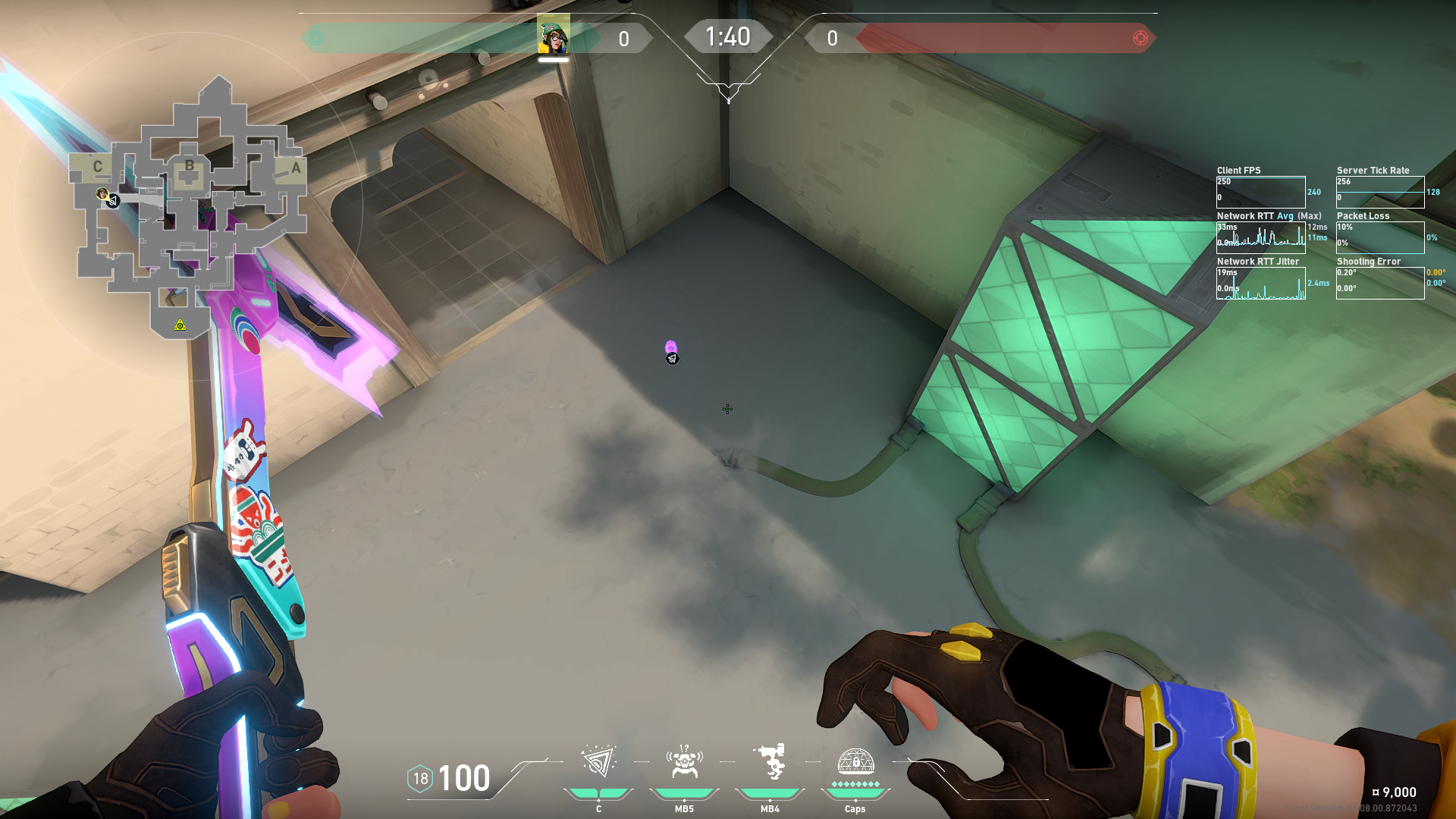Select the player's agent marker on minimap
1456x819 pixels.
coord(102,194)
